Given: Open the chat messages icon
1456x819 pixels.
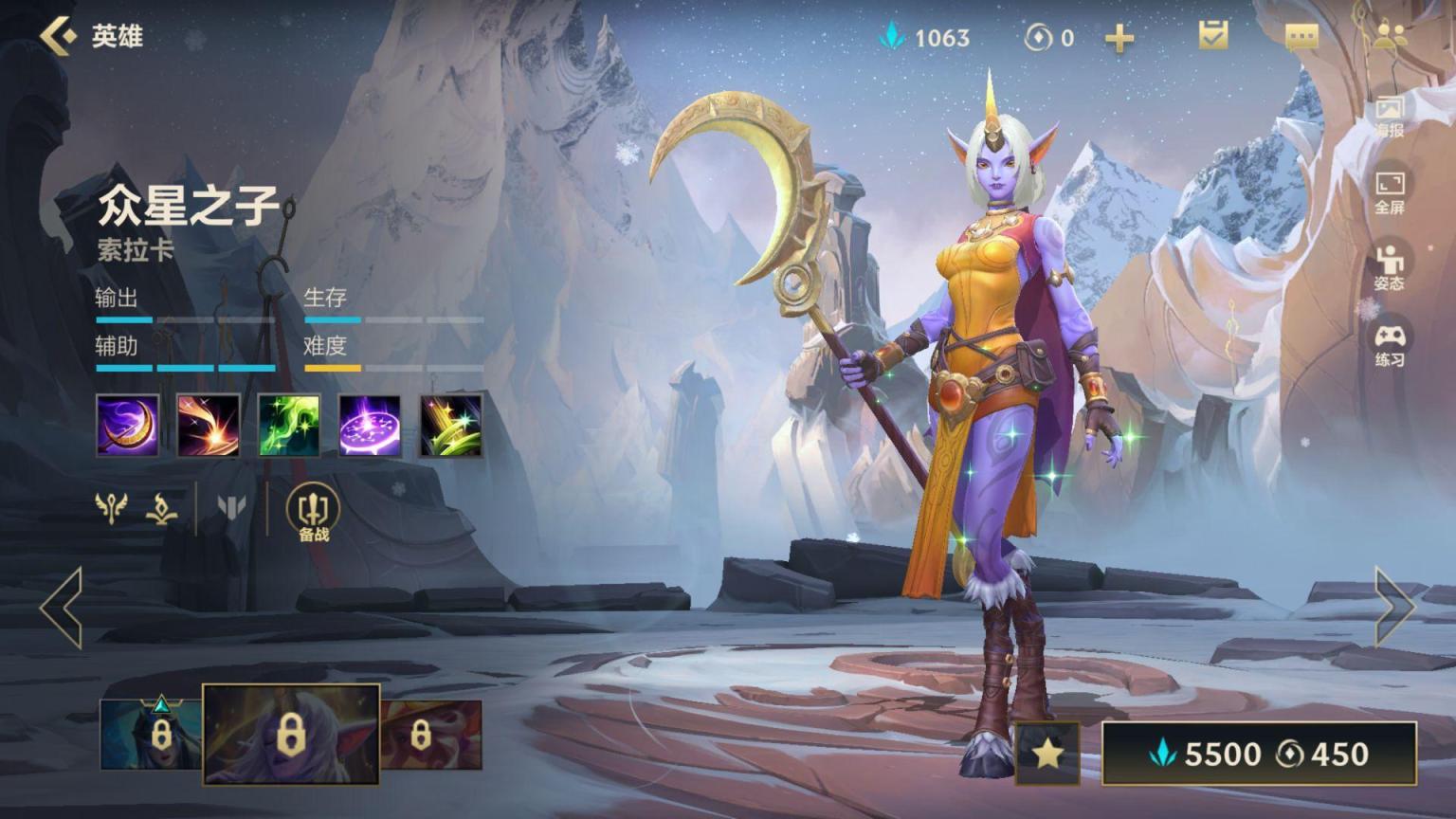Looking at the screenshot, I should coord(1301,37).
